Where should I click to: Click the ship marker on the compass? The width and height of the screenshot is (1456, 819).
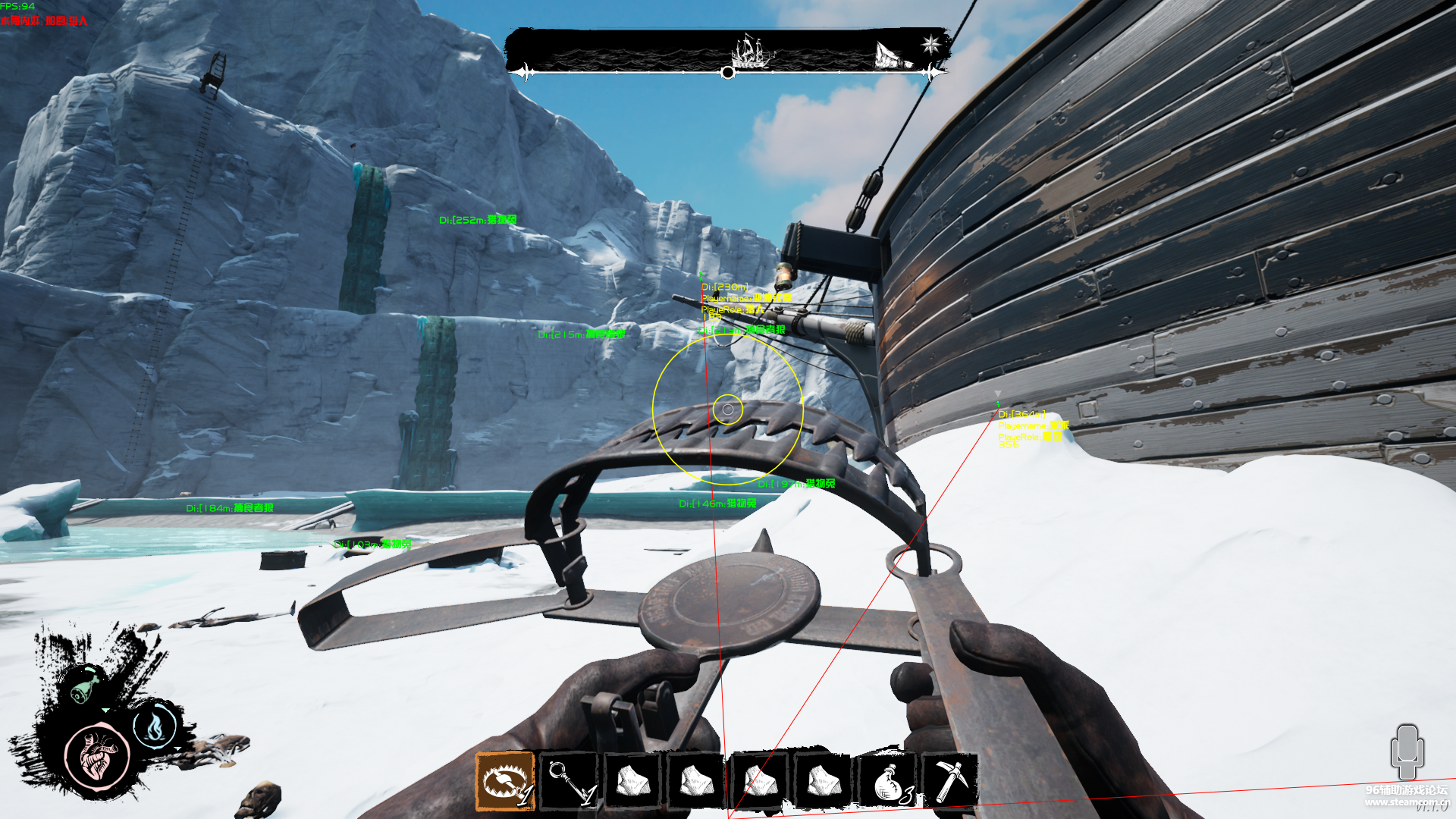click(752, 52)
